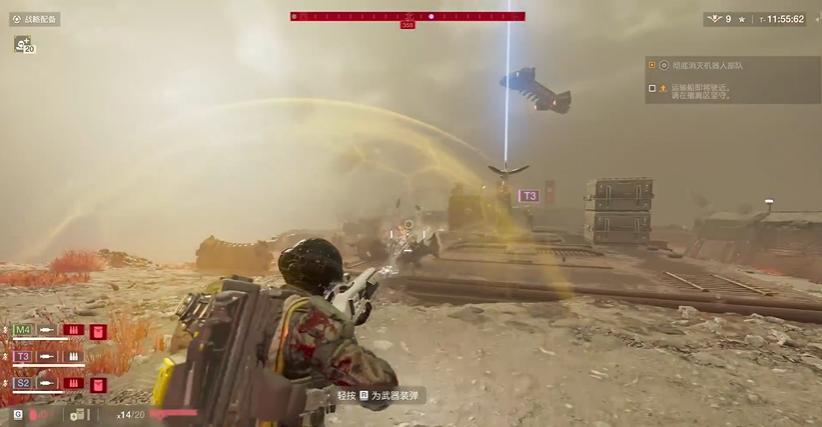
Task: Click the 彻底消灭机器人部队 objective entry
Action: (x=705, y=65)
